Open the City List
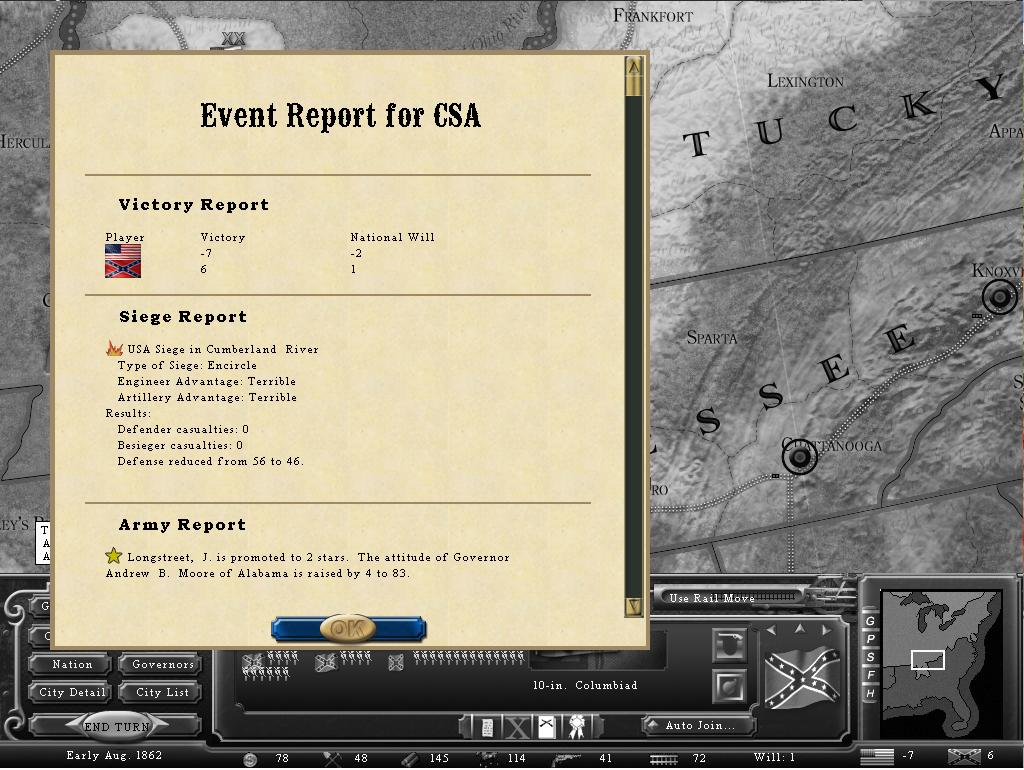The height and width of the screenshot is (770, 1024). tap(162, 692)
